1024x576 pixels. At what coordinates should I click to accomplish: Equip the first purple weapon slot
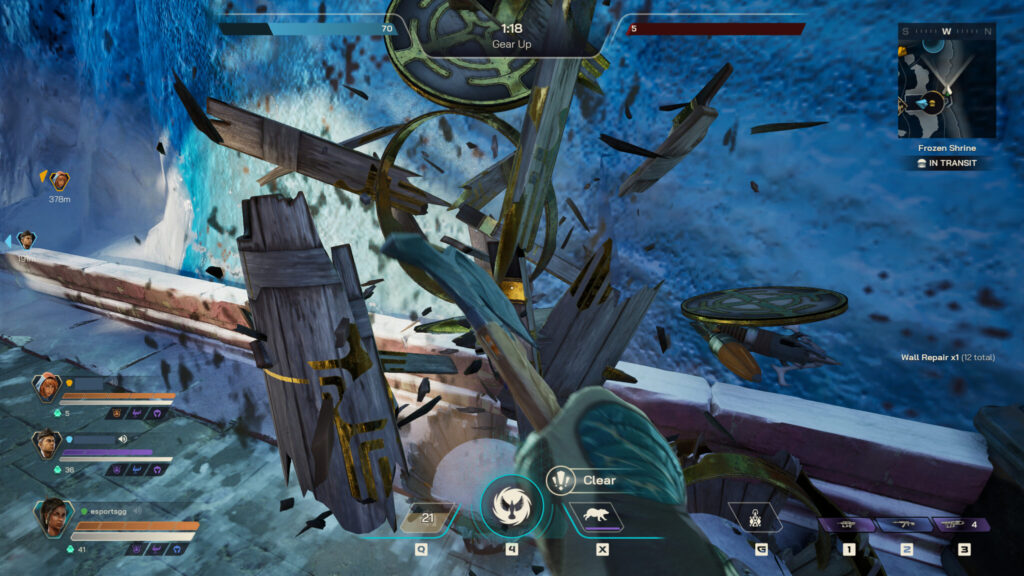pos(849,523)
